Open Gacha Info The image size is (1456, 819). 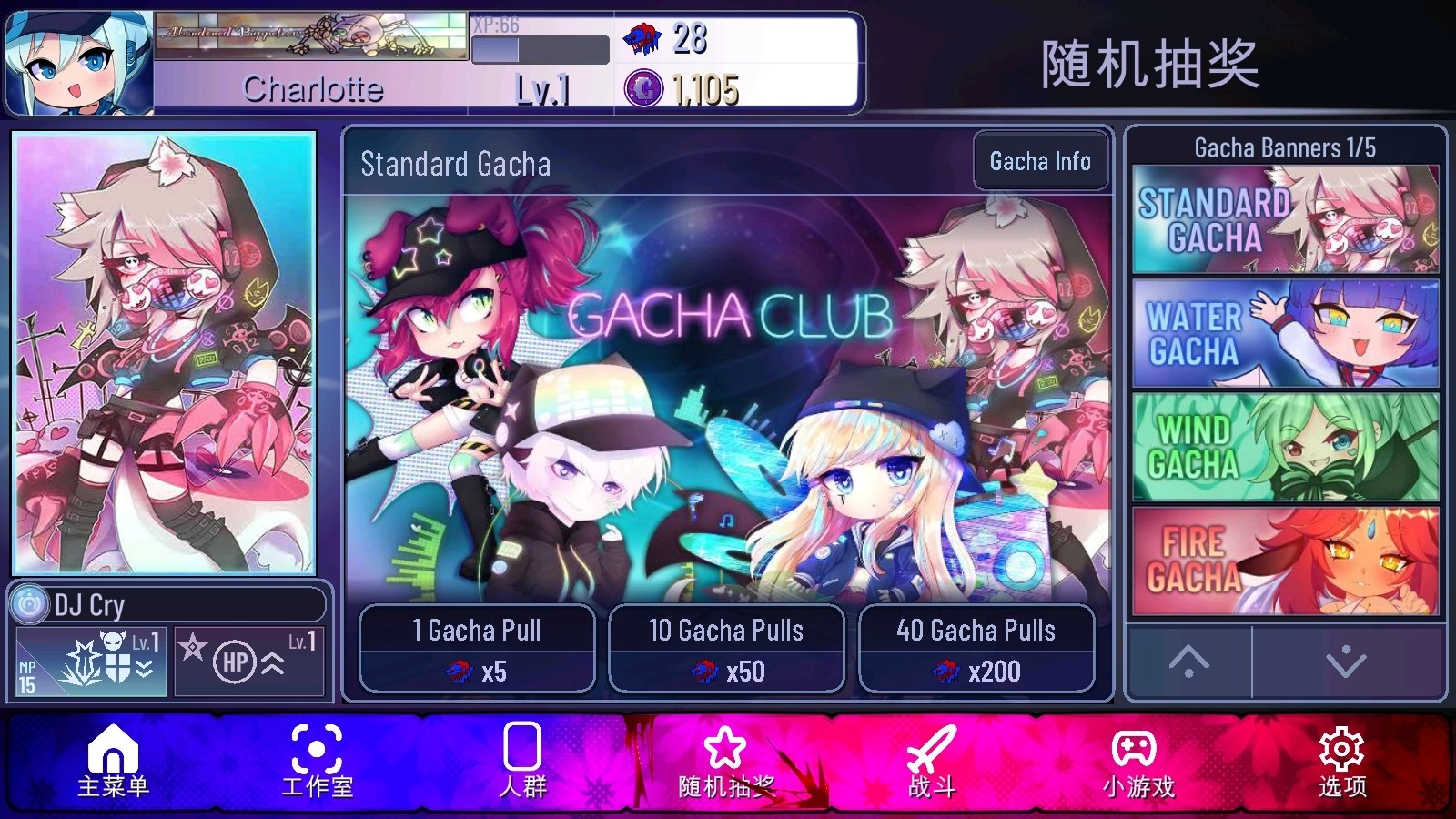pyautogui.click(x=1039, y=162)
